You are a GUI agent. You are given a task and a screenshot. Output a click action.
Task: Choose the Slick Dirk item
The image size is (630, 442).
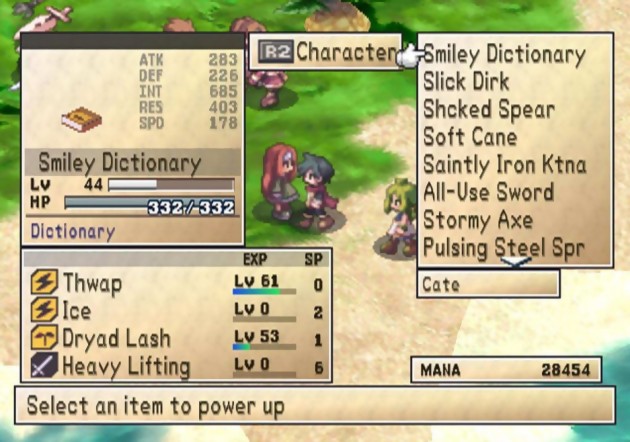point(466,82)
